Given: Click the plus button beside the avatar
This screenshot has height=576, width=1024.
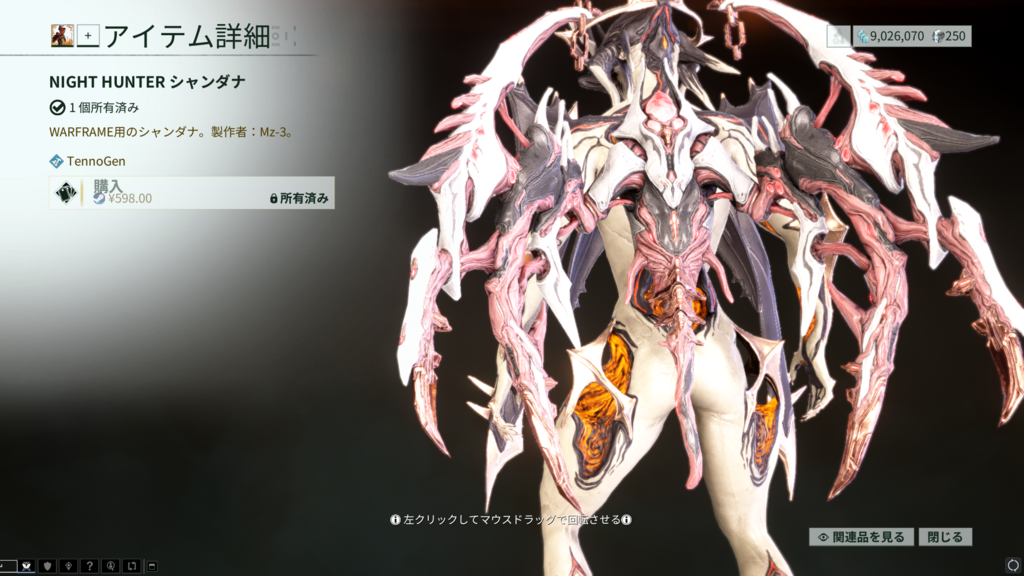Looking at the screenshot, I should pyautogui.click(x=88, y=36).
